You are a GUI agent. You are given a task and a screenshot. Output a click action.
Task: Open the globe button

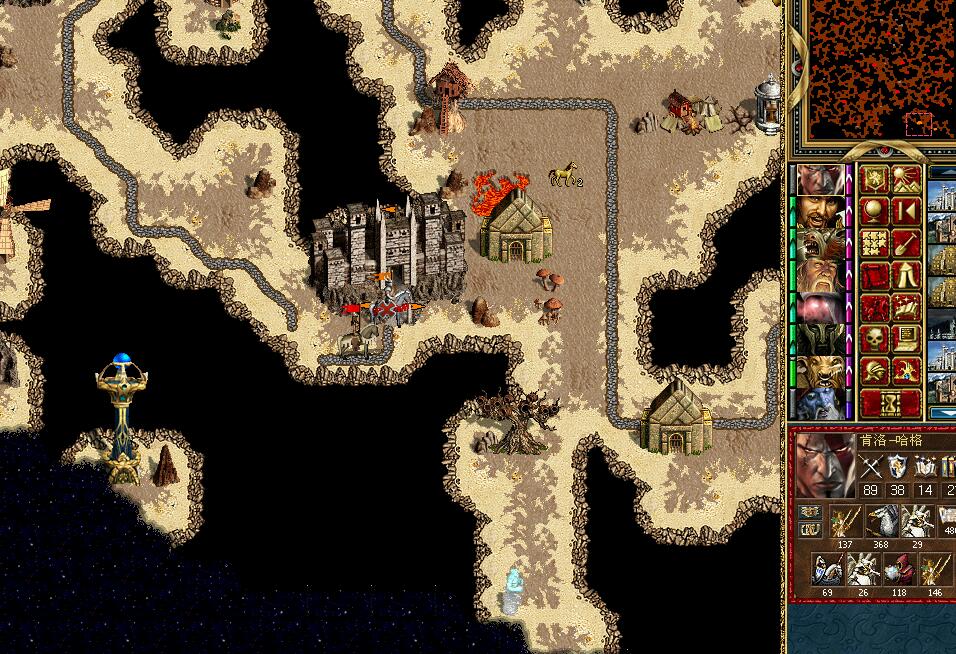pyautogui.click(x=874, y=212)
